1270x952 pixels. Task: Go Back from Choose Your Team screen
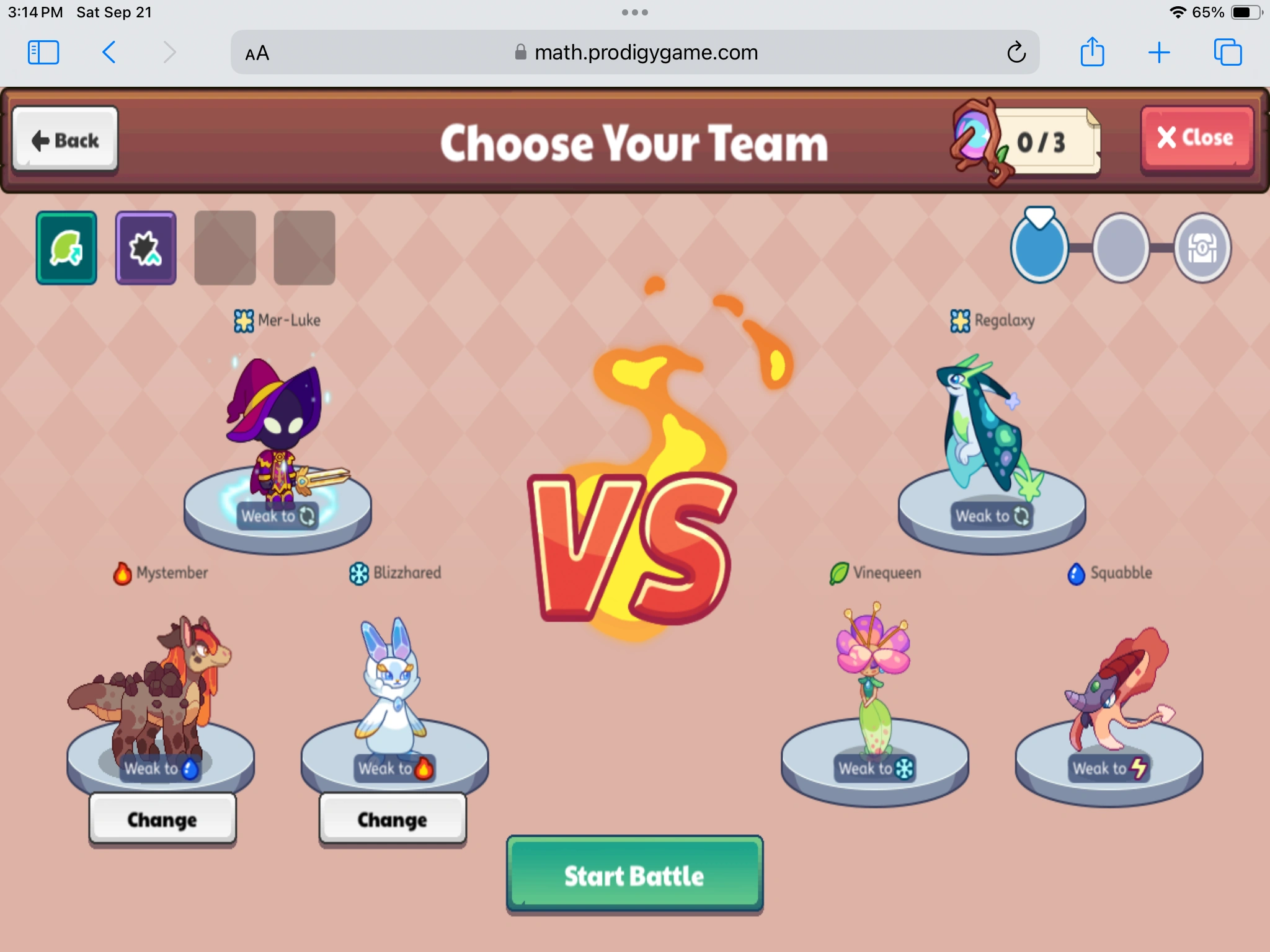(x=65, y=140)
